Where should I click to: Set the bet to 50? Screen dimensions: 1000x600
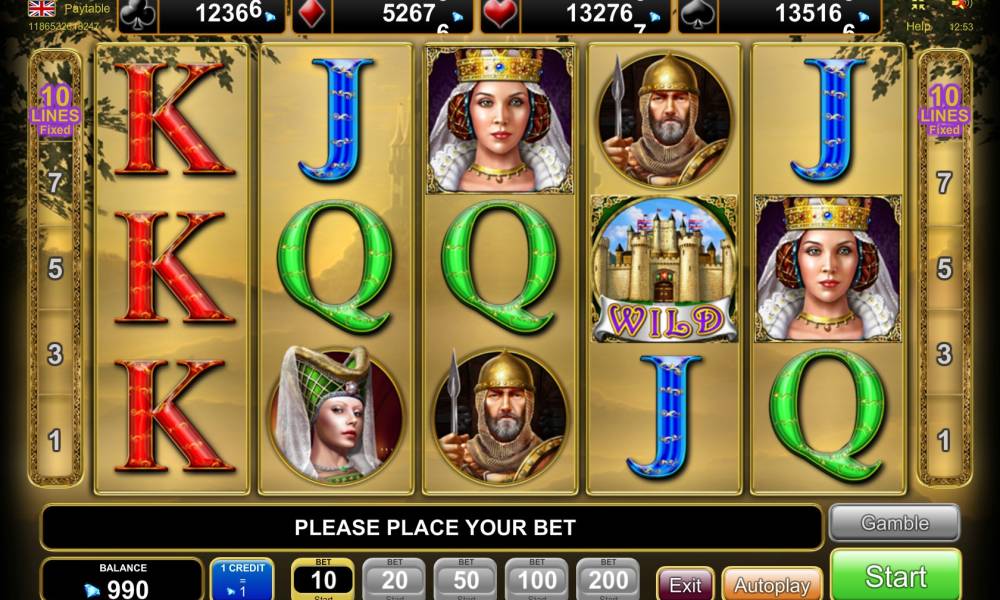pyautogui.click(x=465, y=578)
